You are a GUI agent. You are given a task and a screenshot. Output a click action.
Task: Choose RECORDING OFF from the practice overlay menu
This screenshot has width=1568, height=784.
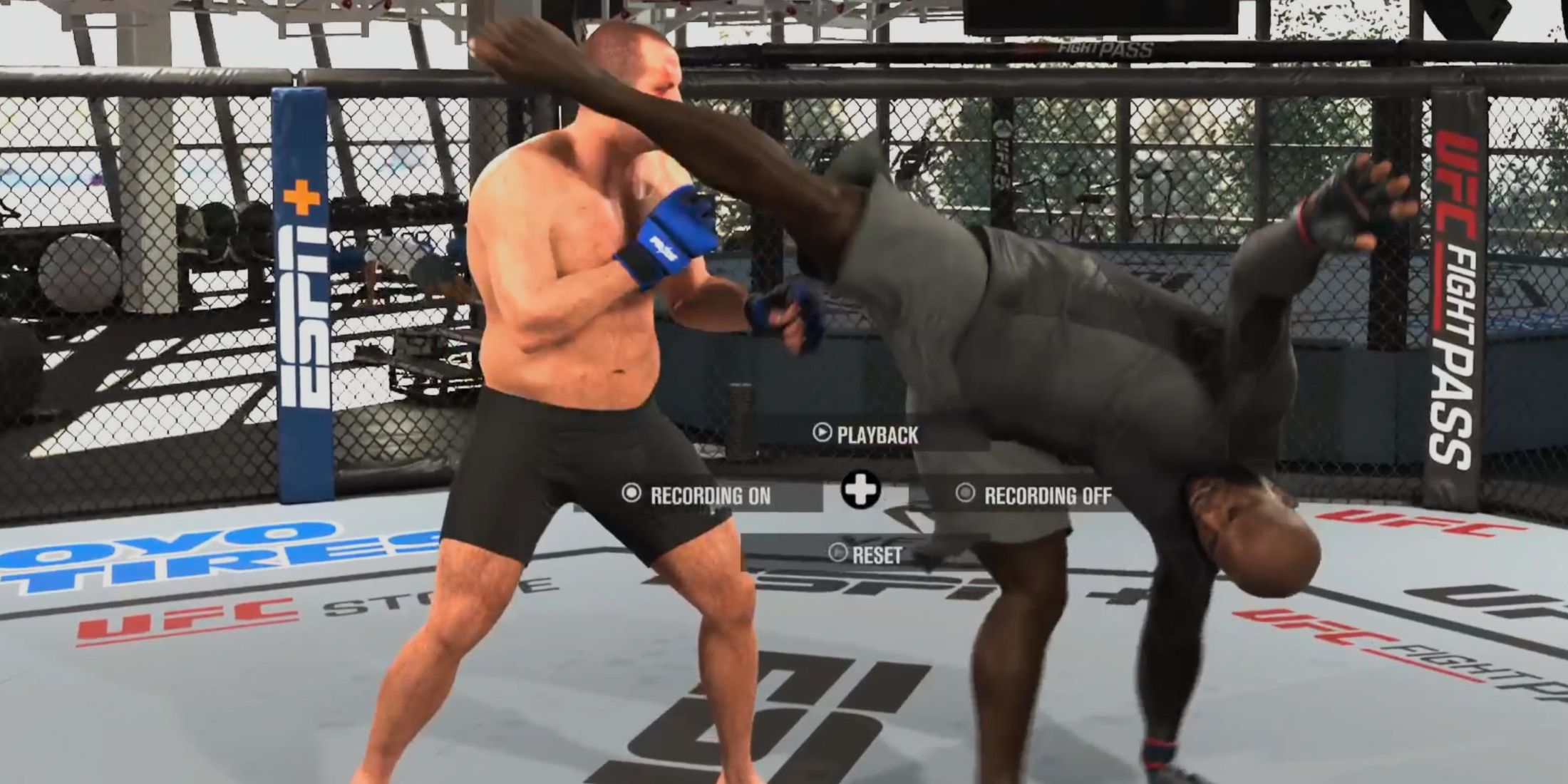pos(1048,492)
